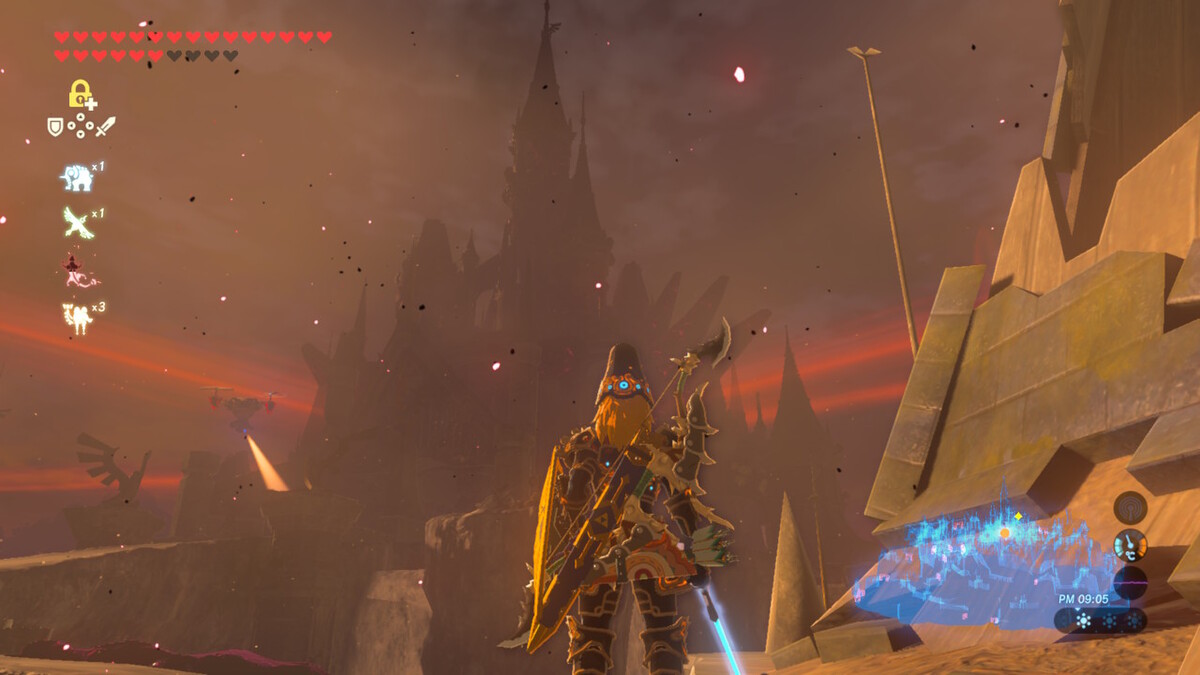Trigger the Revali's Gale bird icon
1200x675 pixels.
[x=77, y=222]
